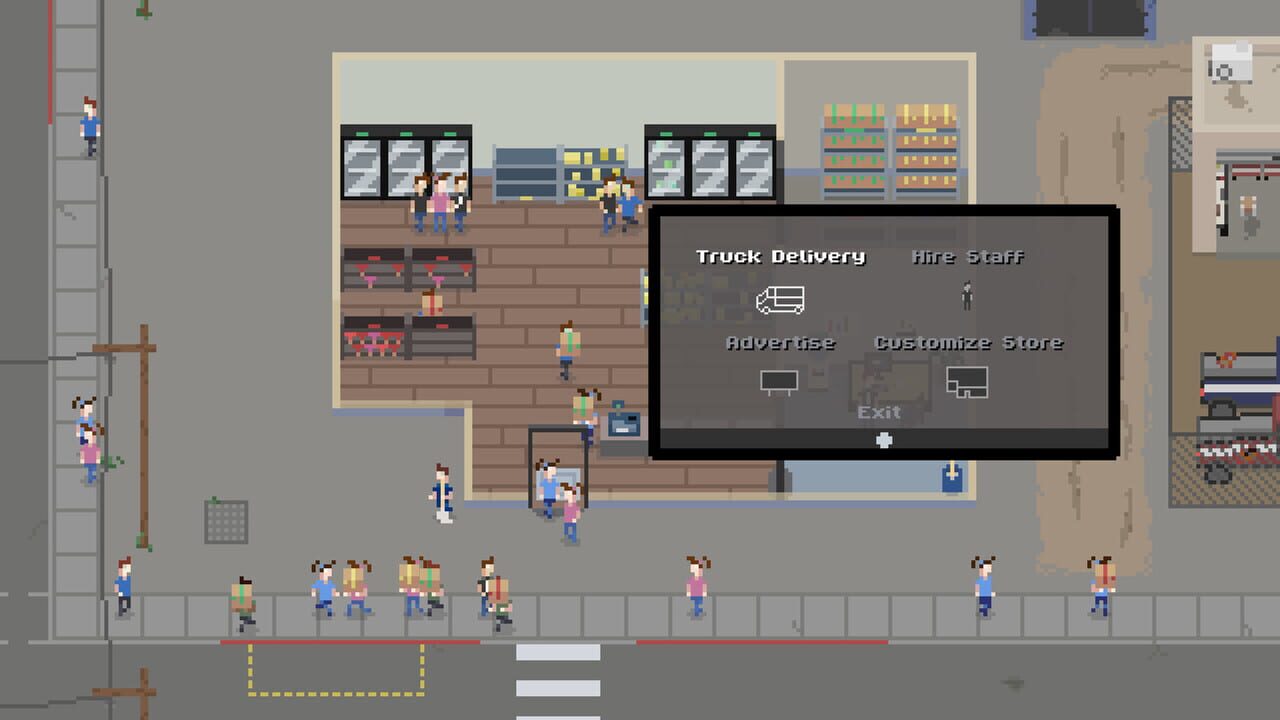Open Customize Store via the monitors icon
The width and height of the screenshot is (1280, 720).
pyautogui.click(x=967, y=382)
